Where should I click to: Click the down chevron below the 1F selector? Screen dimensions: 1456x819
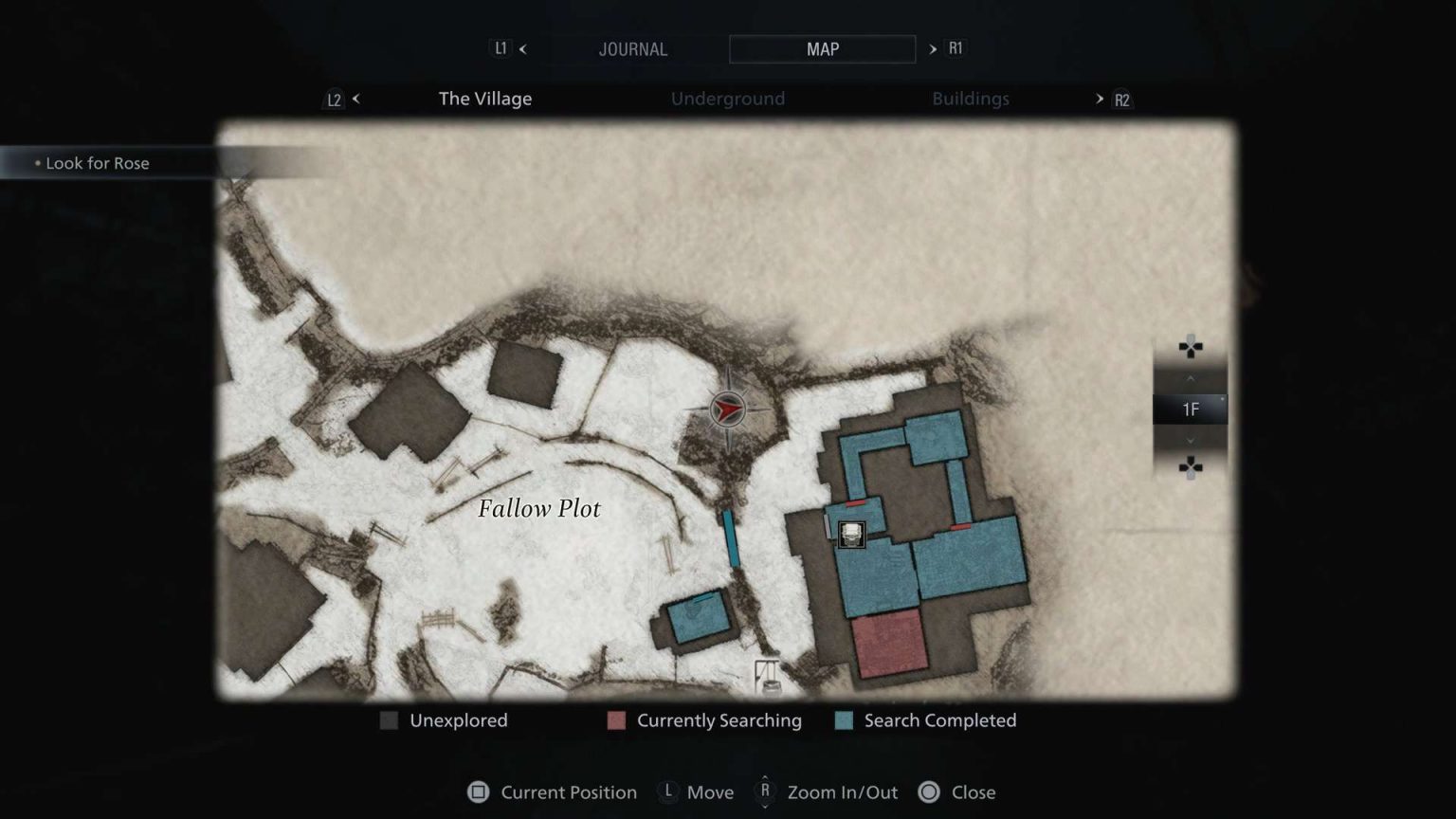click(1191, 440)
